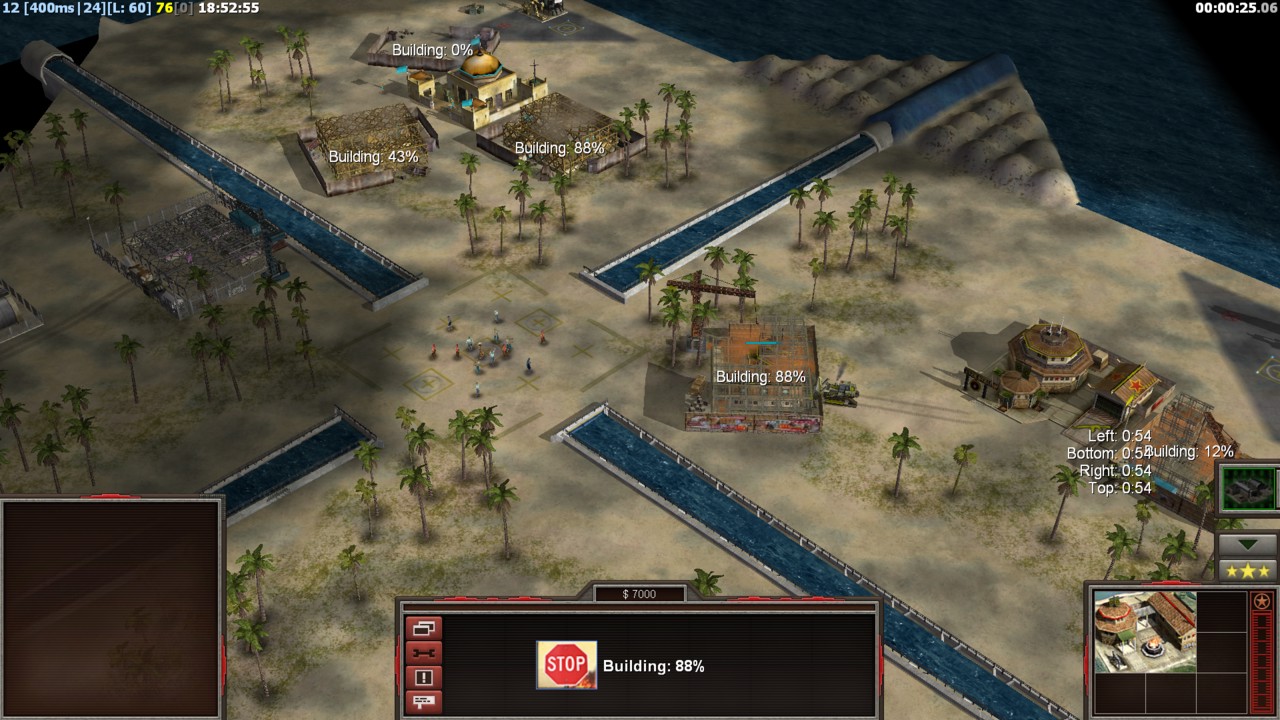Select the wrench repair button
This screenshot has width=1280, height=720.
(423, 654)
